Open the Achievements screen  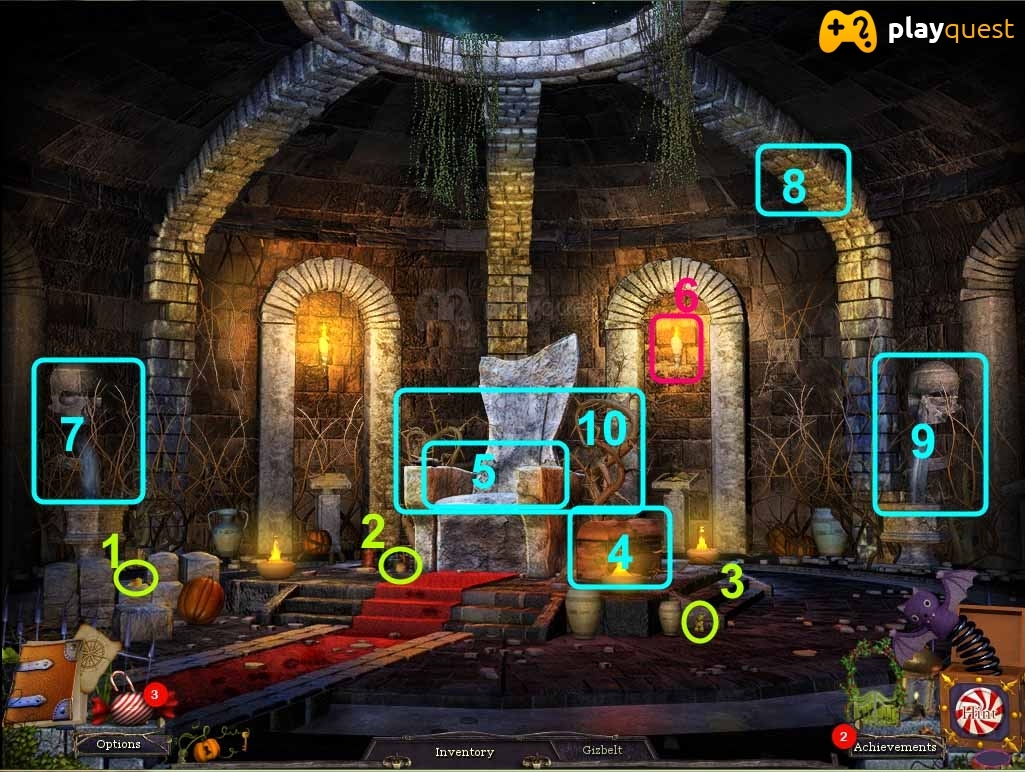tap(895, 746)
